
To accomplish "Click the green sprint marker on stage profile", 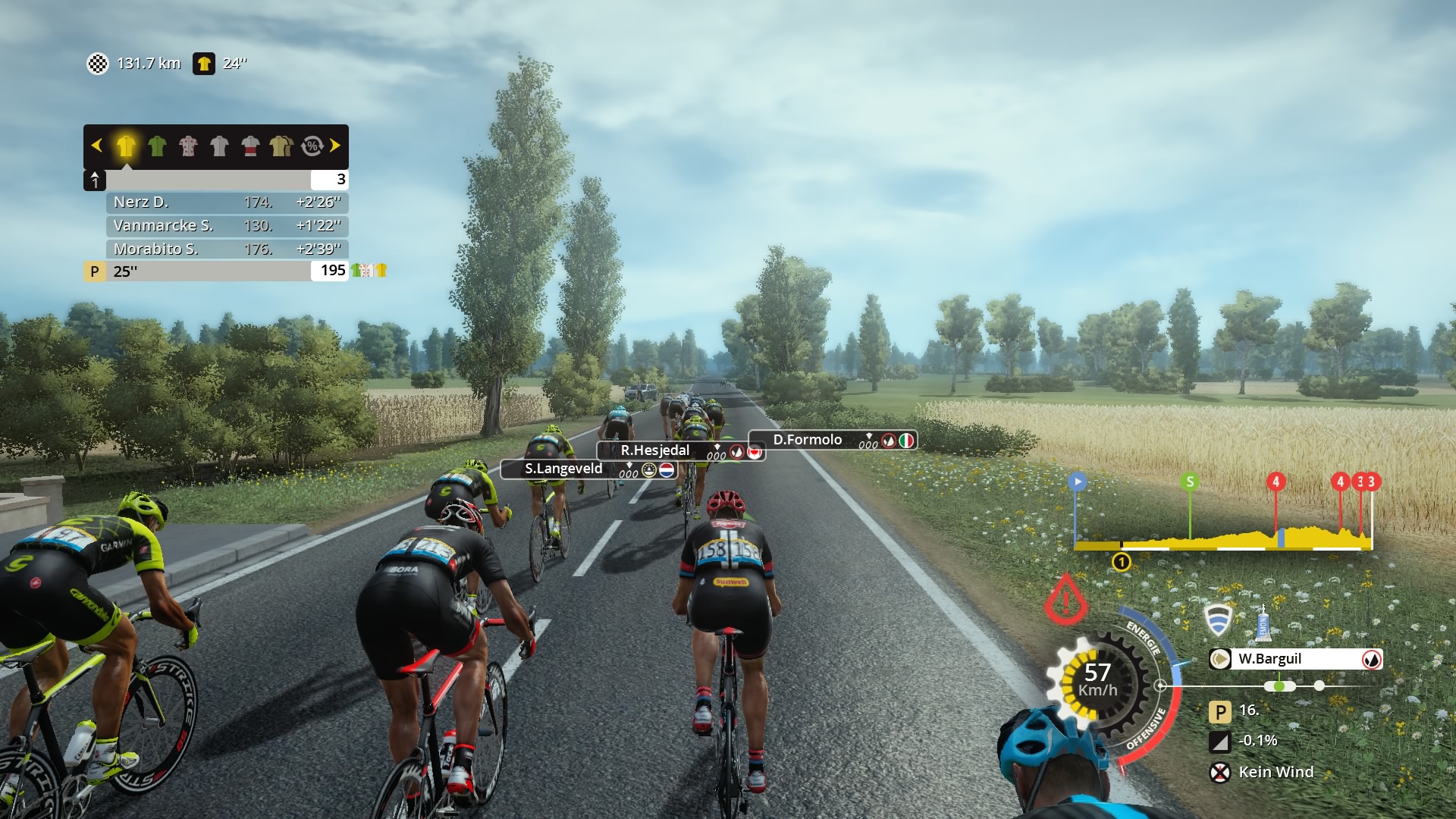I will coord(1190,482).
